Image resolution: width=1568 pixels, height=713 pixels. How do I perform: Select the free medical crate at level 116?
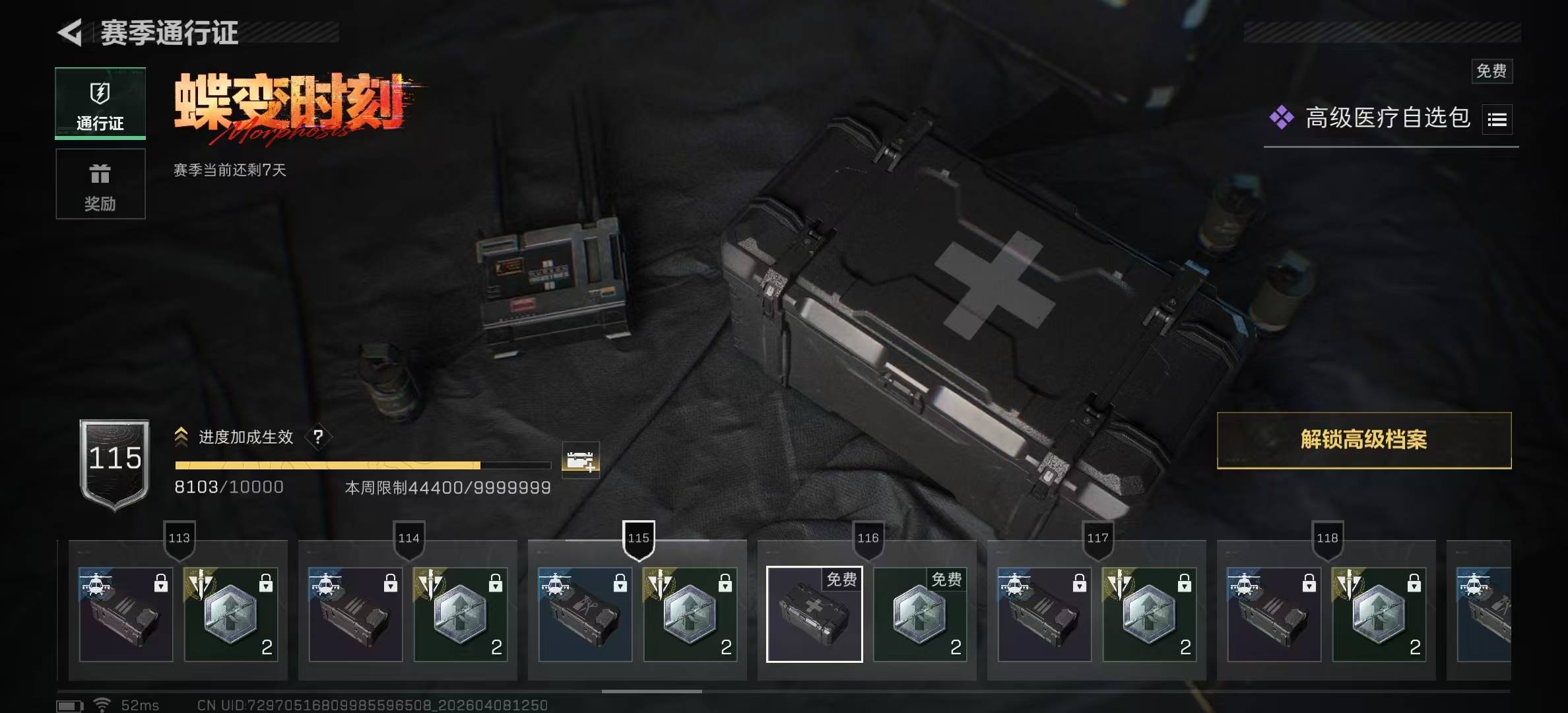[814, 614]
